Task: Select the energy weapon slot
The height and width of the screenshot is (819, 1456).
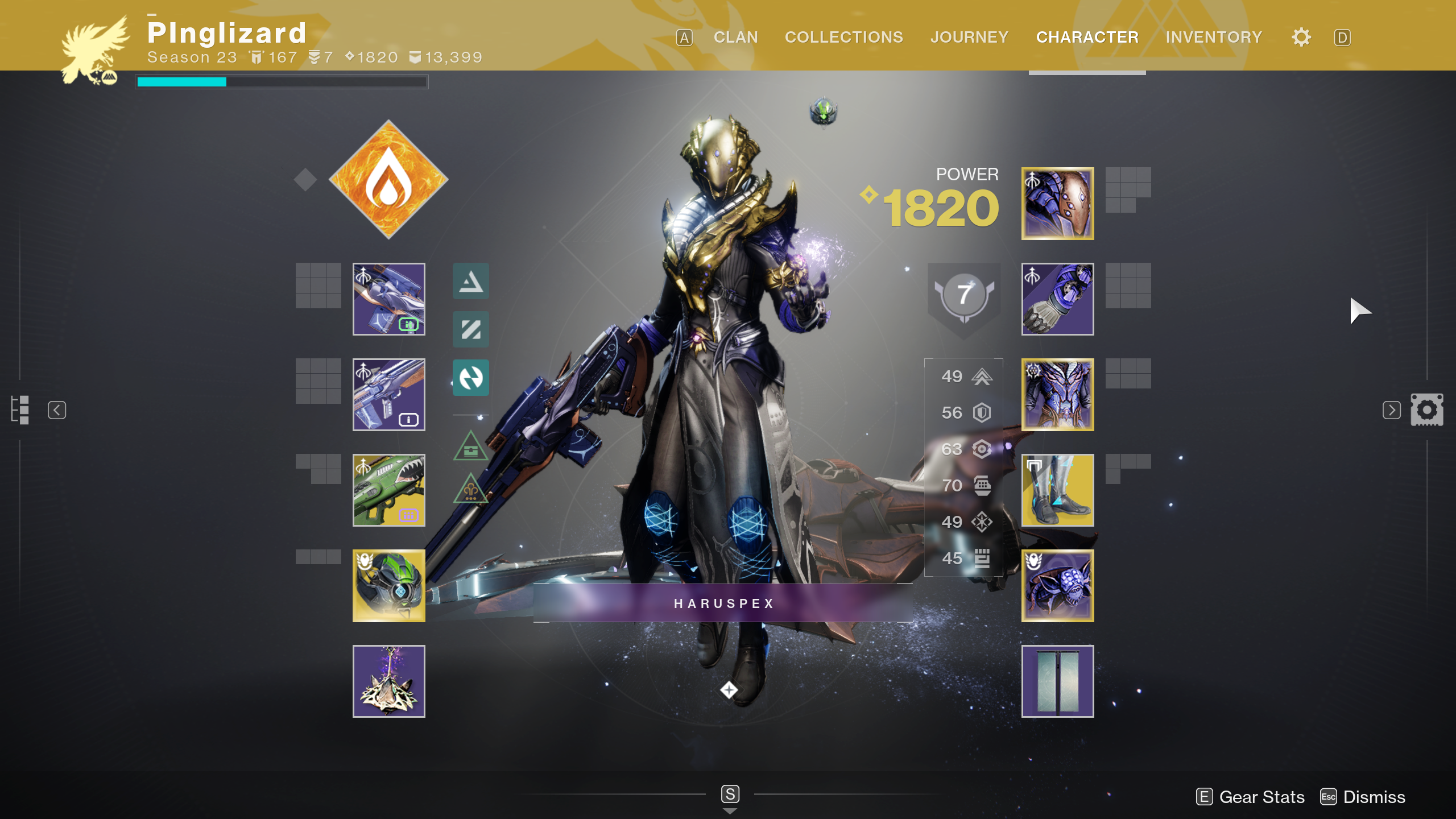Action: [389, 395]
